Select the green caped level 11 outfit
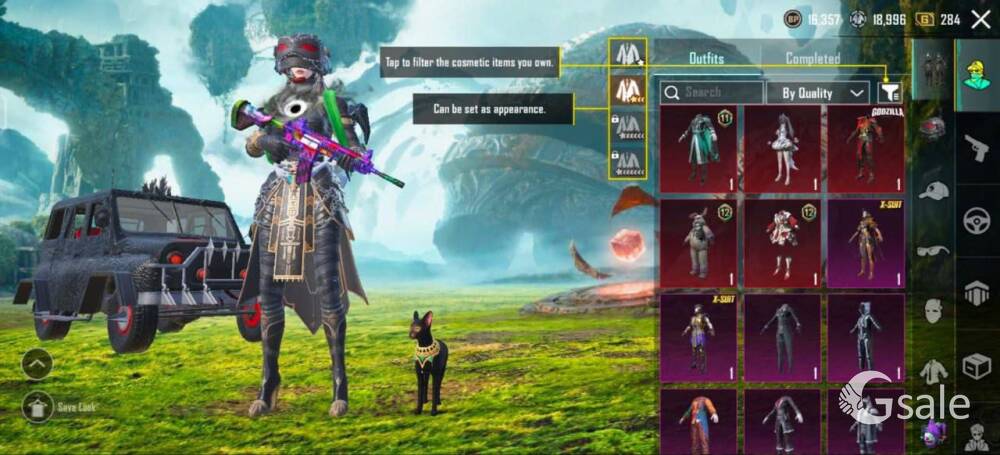Viewport: 1000px width, 455px height. coord(698,149)
